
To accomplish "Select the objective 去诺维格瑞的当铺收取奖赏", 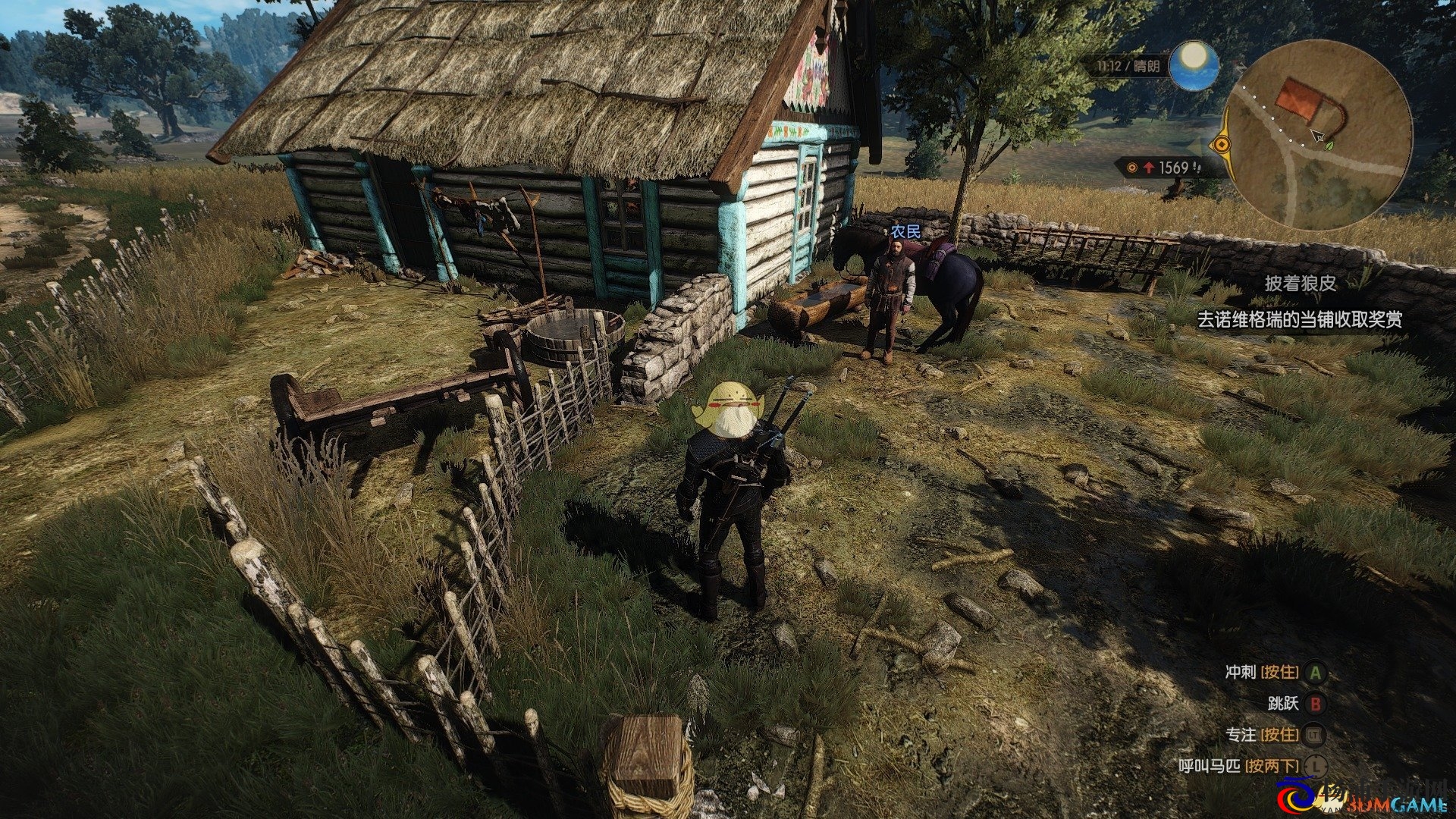I will click(x=1299, y=320).
